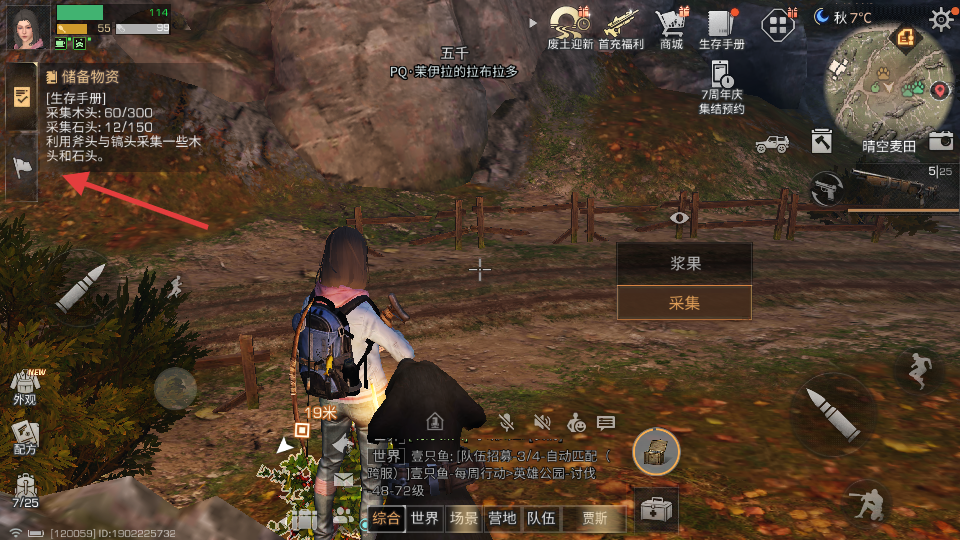Screen dimensions: 960x540
Task: Open the 废土迎新 event icon
Action: (570, 26)
